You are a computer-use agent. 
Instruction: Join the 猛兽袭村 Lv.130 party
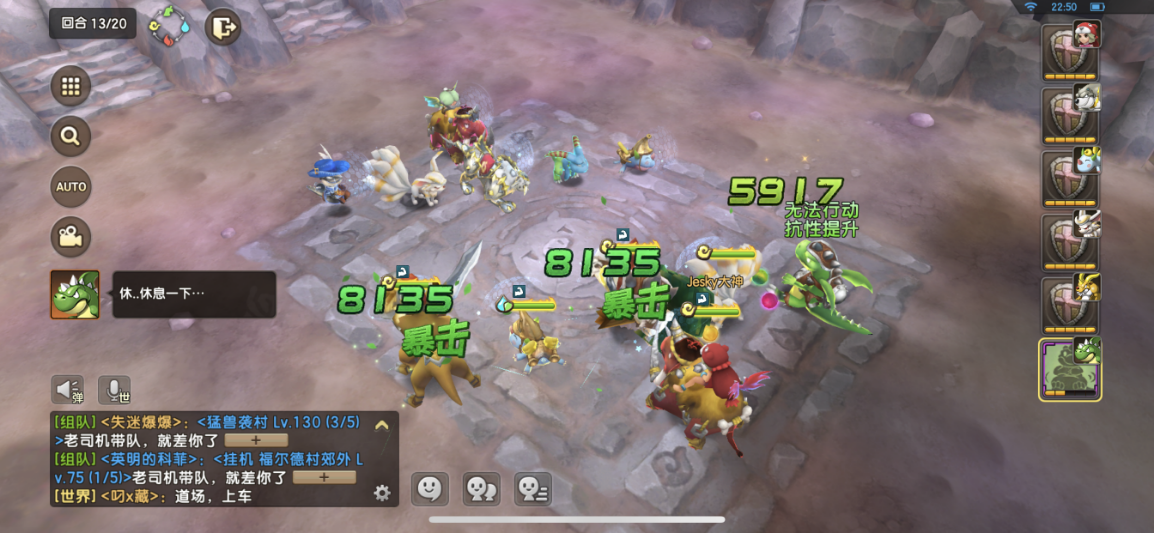[256, 440]
